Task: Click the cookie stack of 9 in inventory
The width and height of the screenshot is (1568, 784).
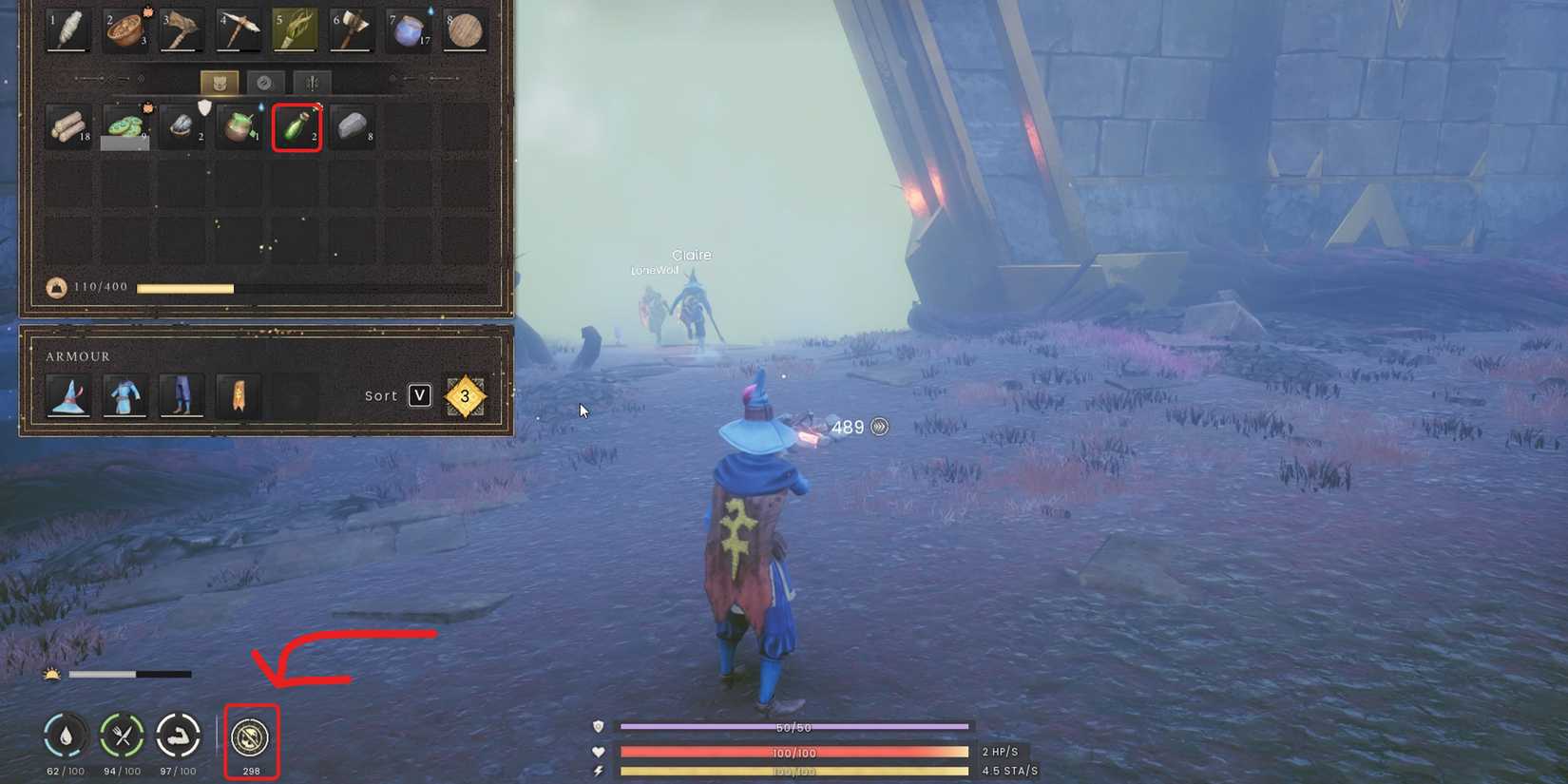Action: click(124, 124)
